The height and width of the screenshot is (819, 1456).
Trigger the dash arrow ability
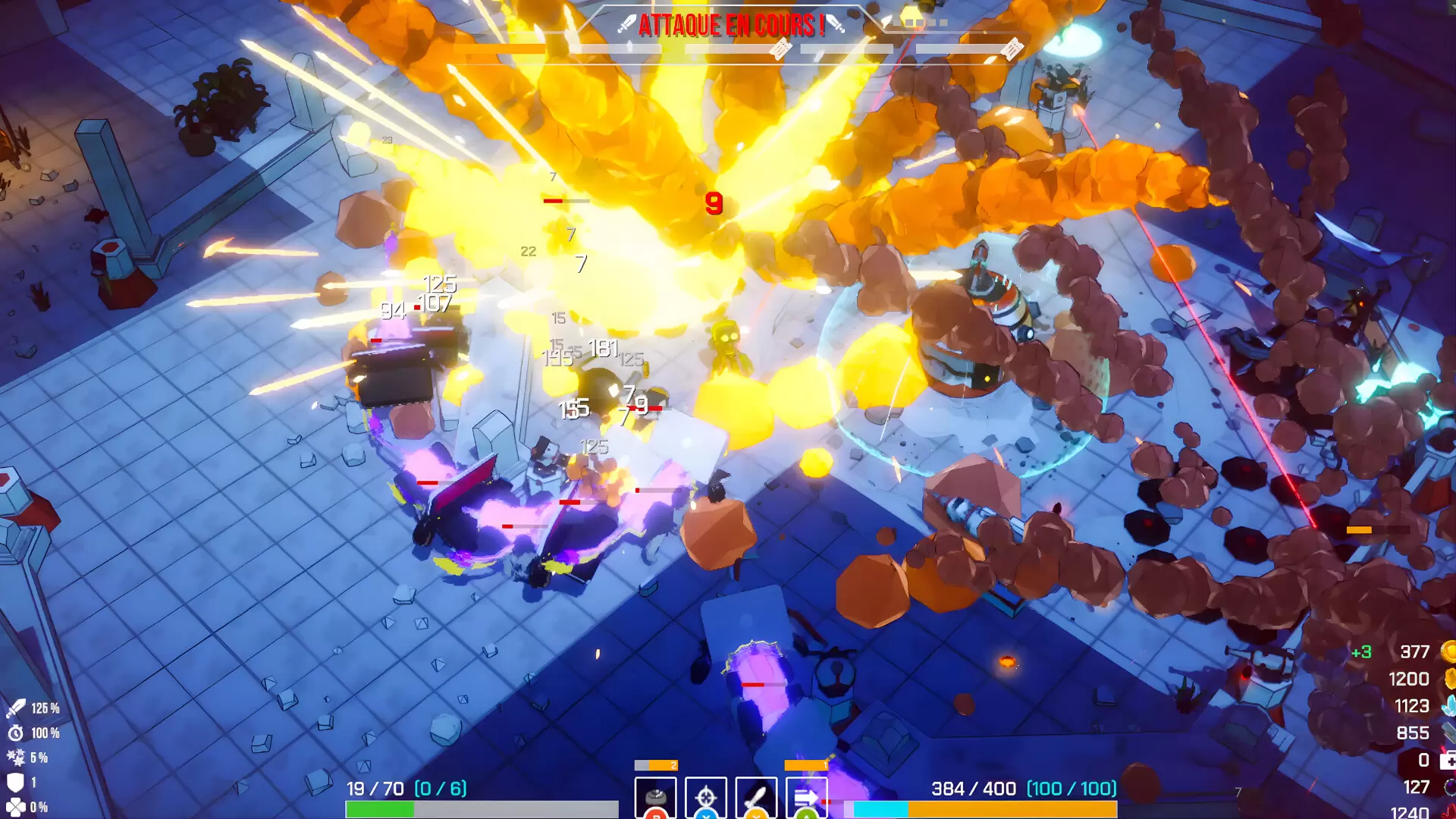tap(806, 798)
